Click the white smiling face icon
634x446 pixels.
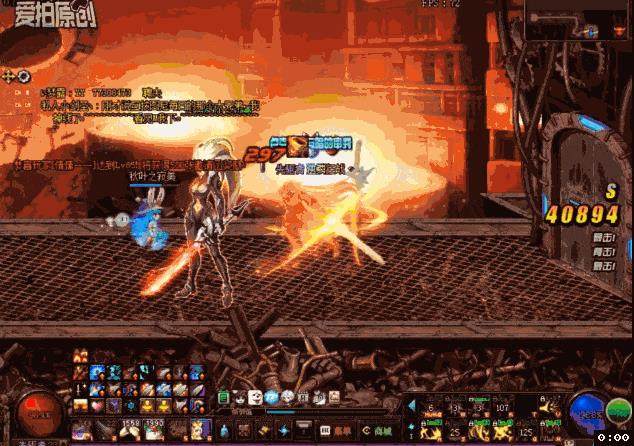255,397
